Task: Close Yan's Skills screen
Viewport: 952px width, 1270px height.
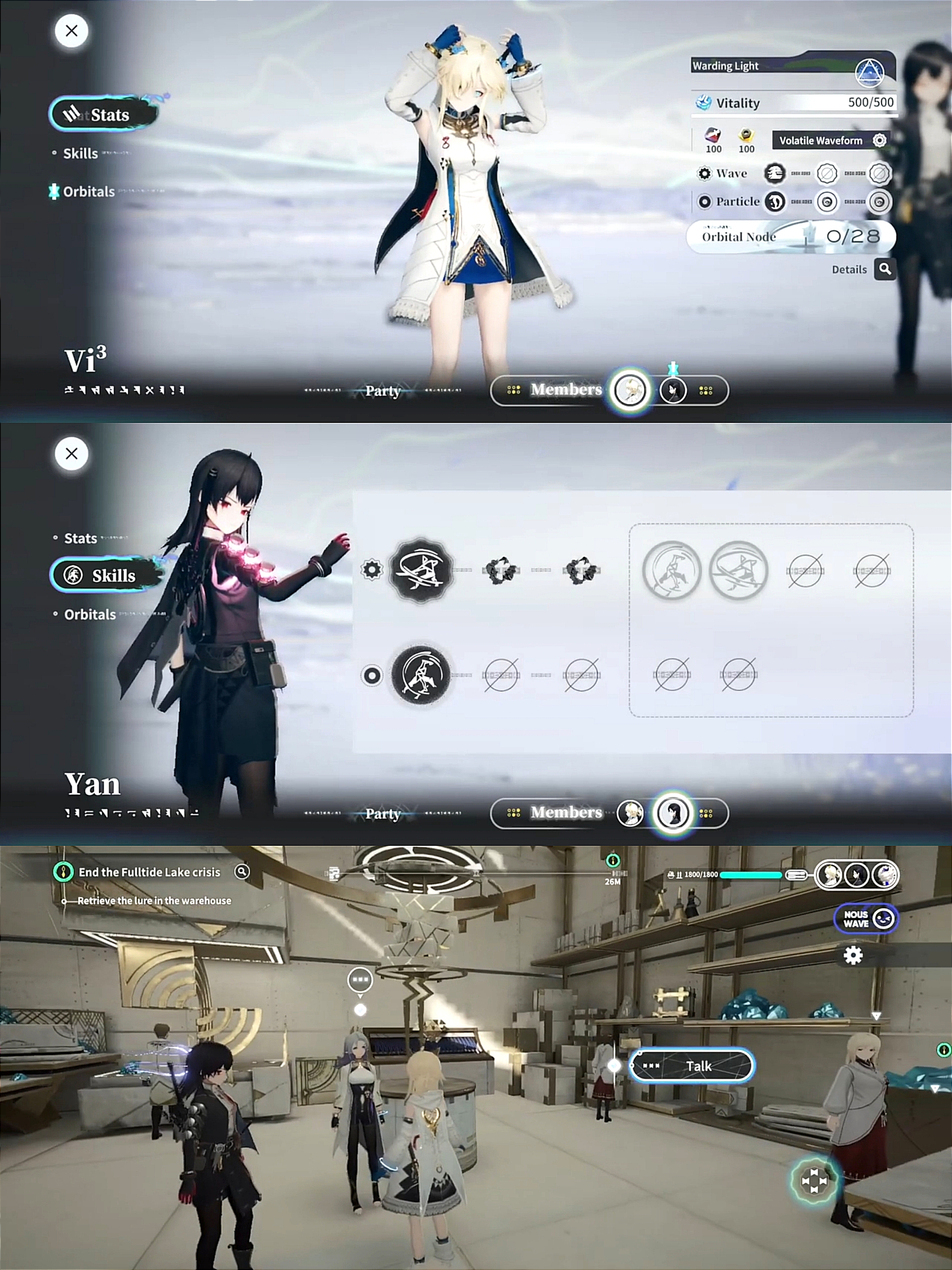Action: [x=71, y=454]
